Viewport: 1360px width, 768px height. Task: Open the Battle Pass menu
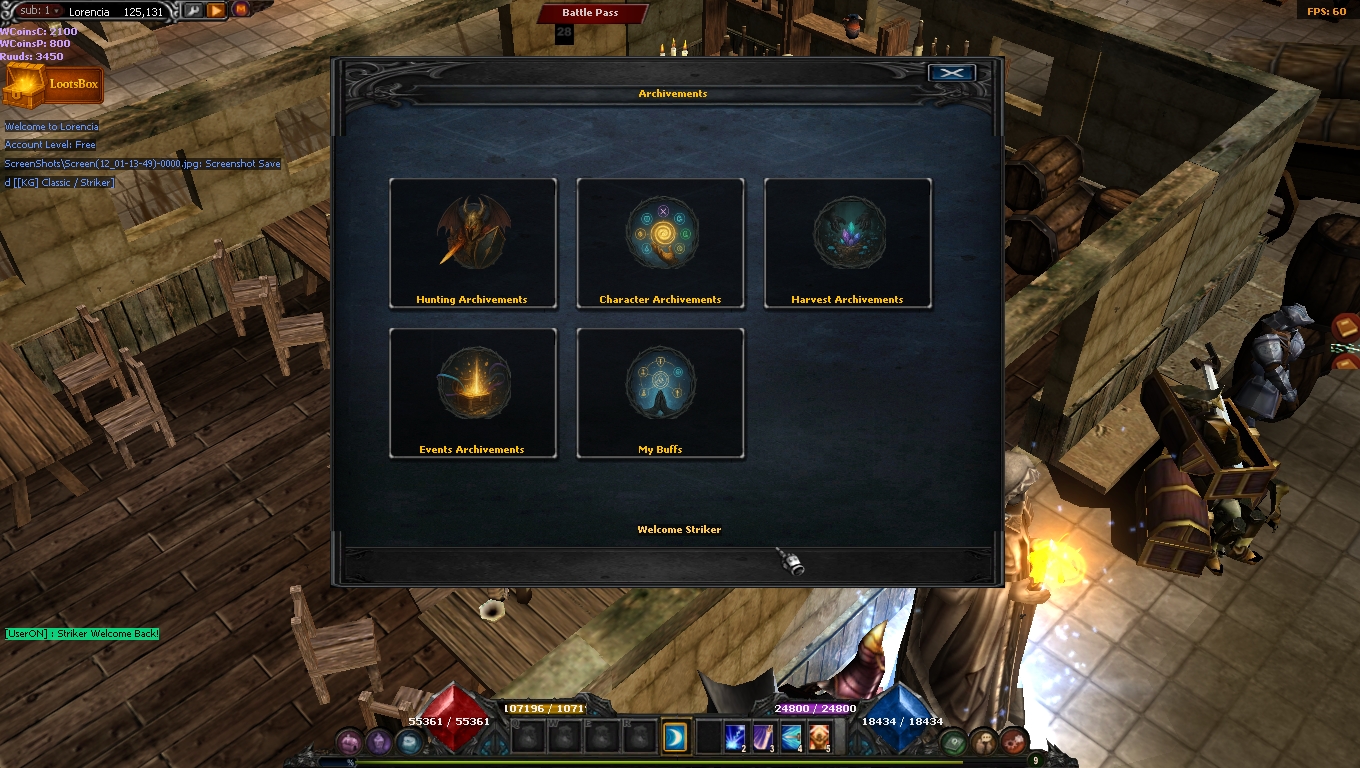[x=592, y=13]
